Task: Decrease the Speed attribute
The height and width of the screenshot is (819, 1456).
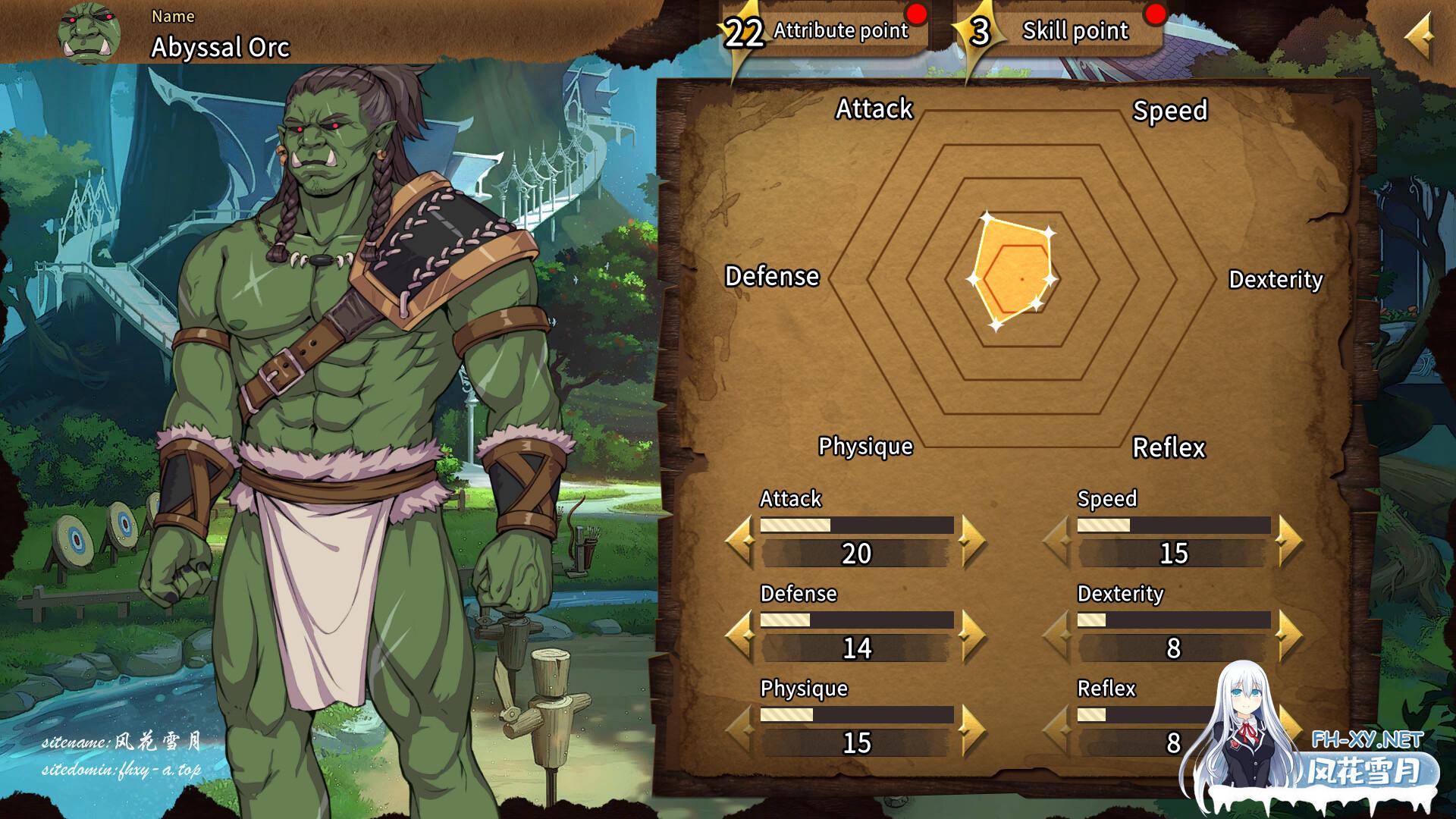Action: [1059, 541]
